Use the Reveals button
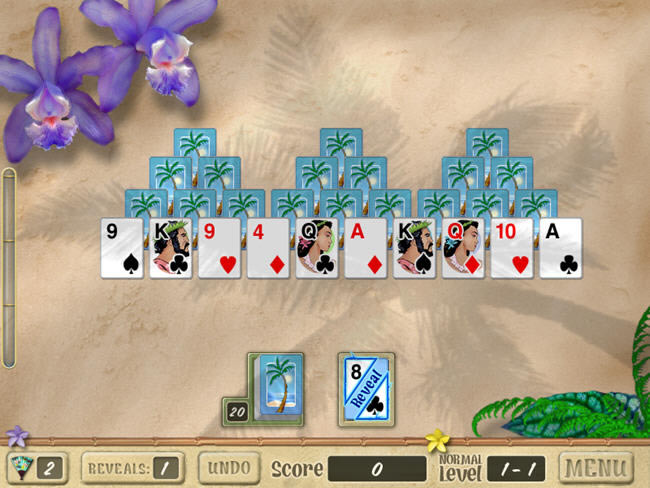650x488 pixels. pyautogui.click(x=134, y=467)
